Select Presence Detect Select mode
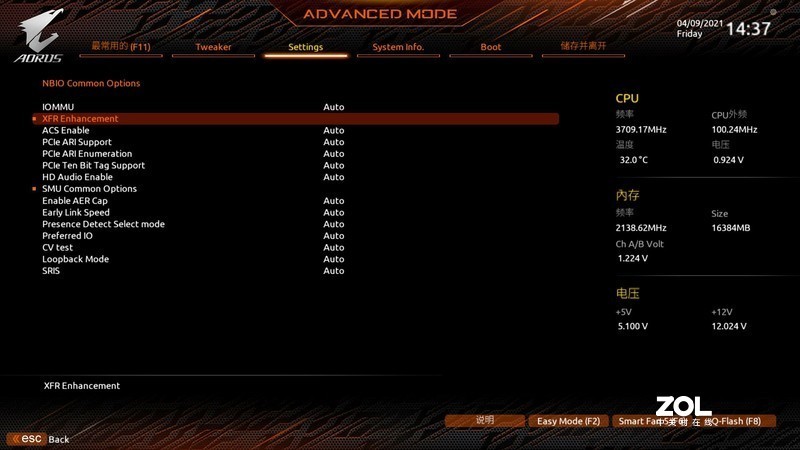Image resolution: width=800 pixels, height=450 pixels. click(103, 224)
